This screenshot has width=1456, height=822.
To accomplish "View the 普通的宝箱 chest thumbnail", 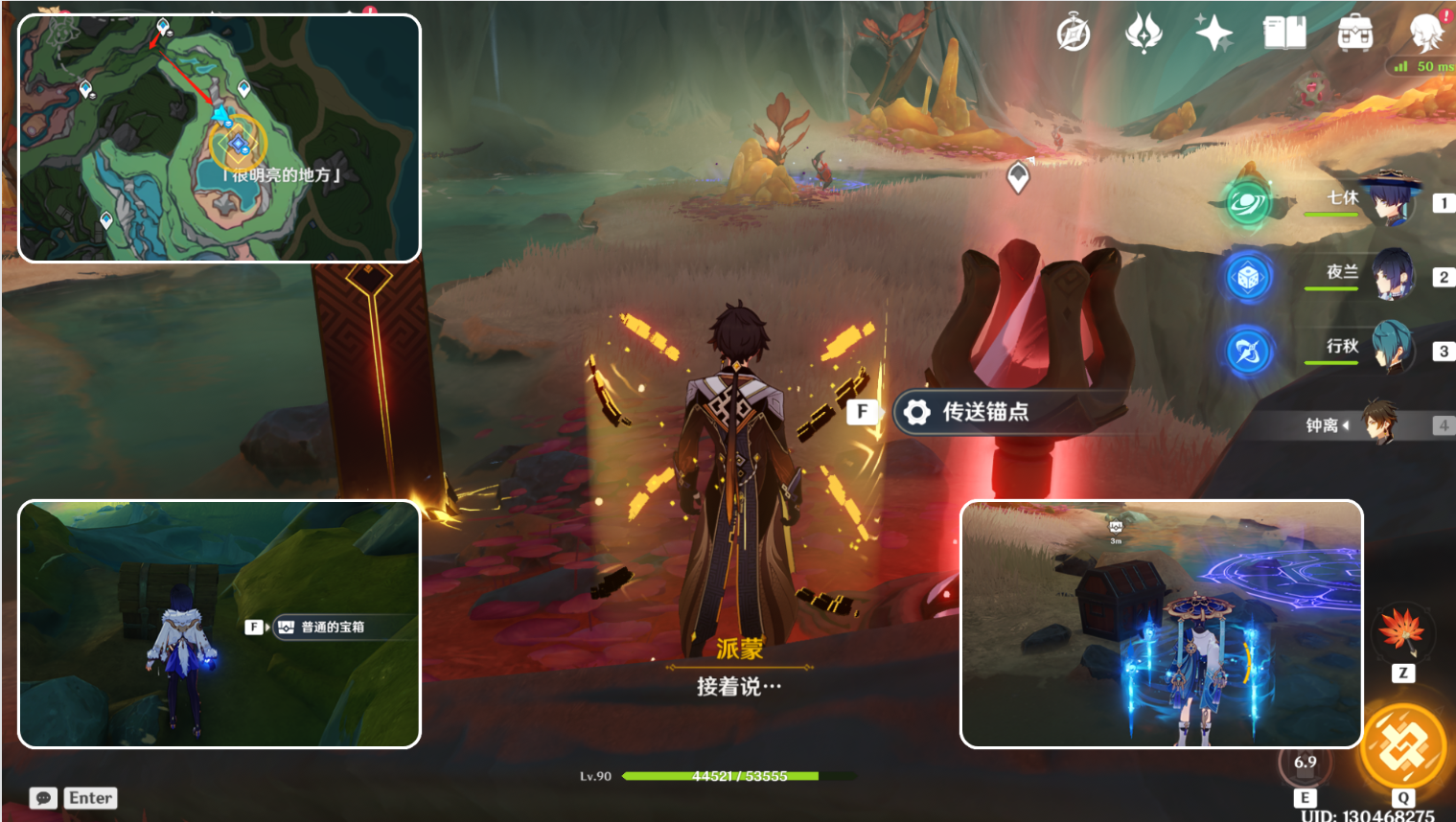I will pyautogui.click(x=220, y=624).
